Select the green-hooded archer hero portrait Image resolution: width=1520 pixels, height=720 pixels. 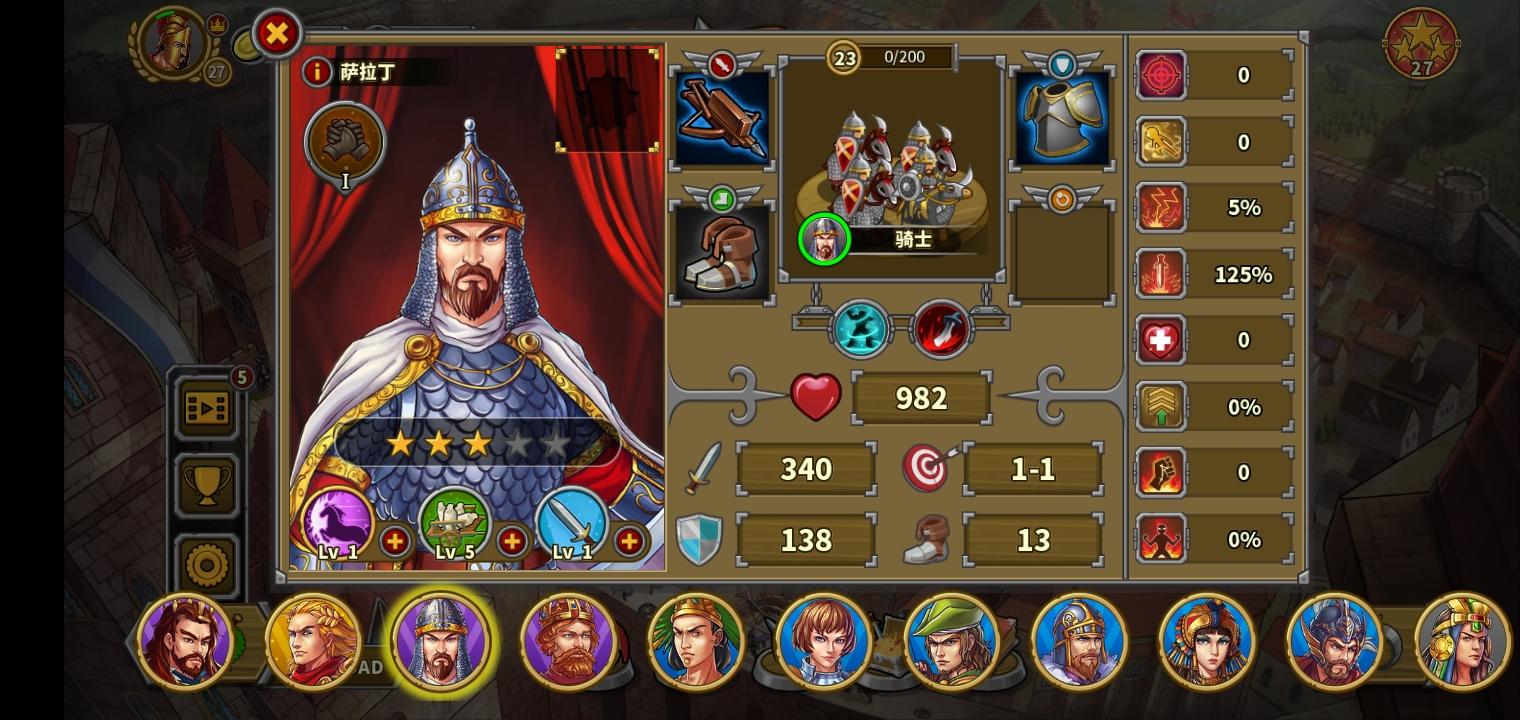pyautogui.click(x=952, y=641)
